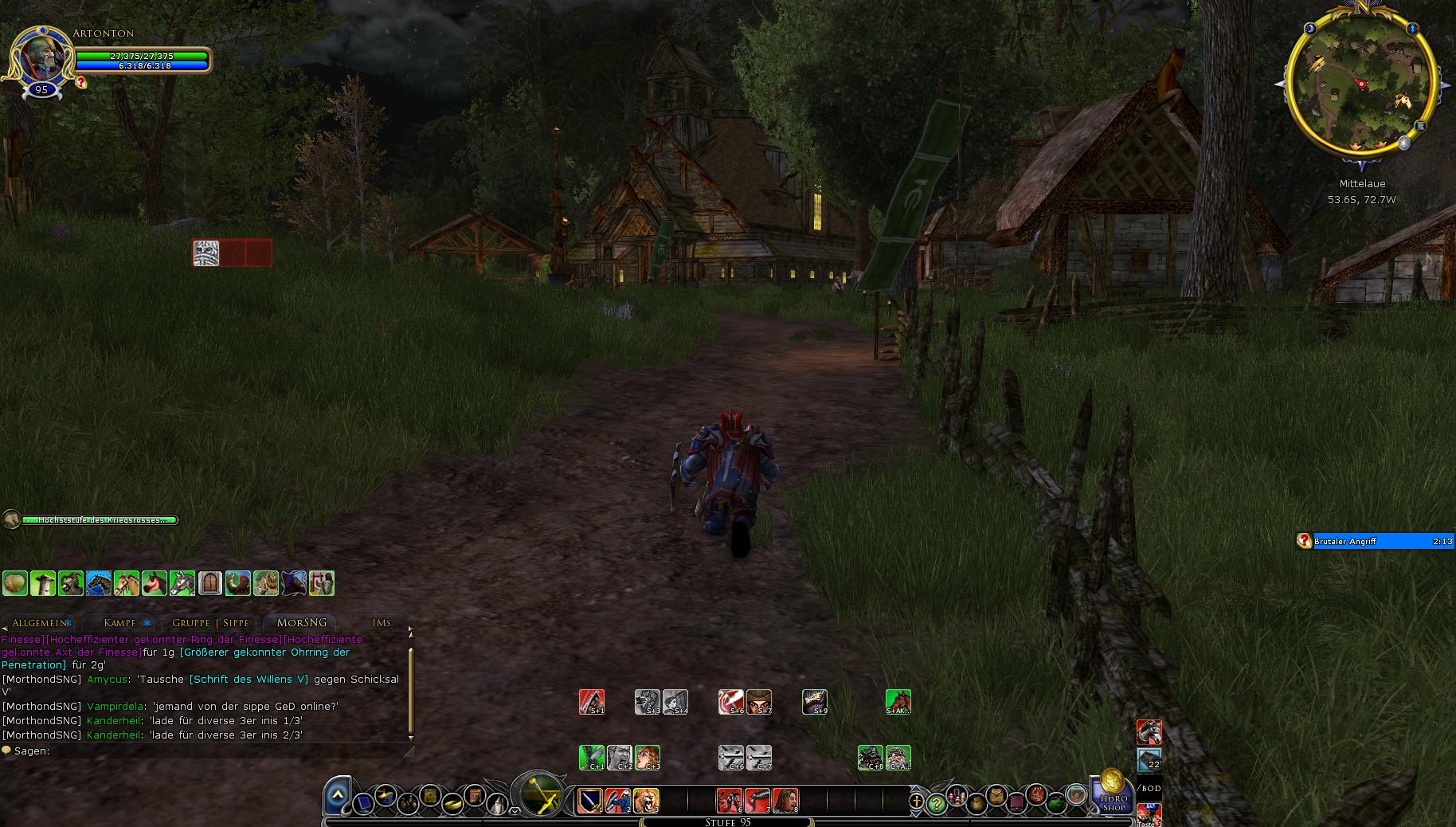Click the Artonton character portrait
The width and height of the screenshot is (1456, 827).
coord(41,57)
